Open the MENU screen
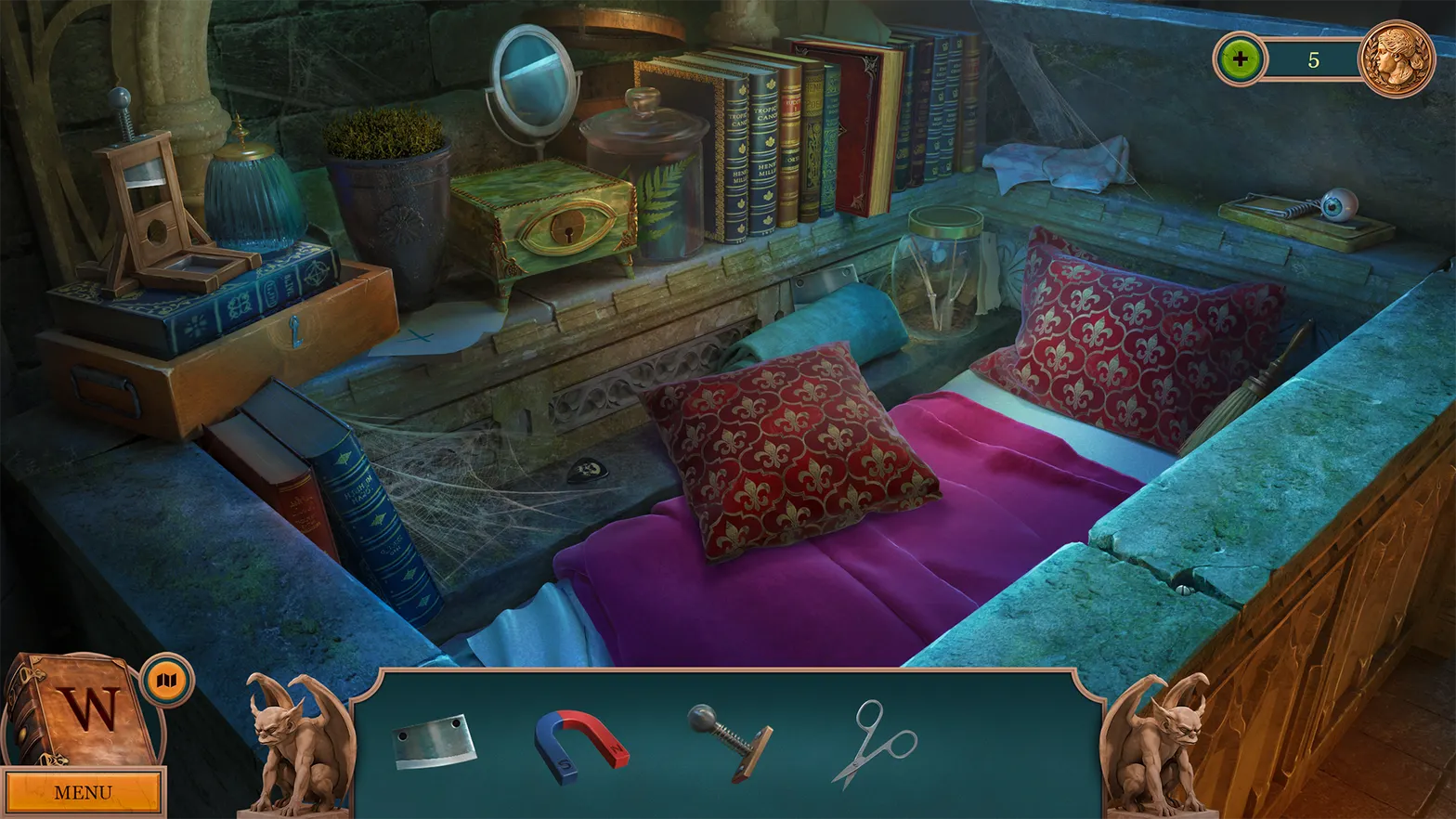 coord(82,791)
